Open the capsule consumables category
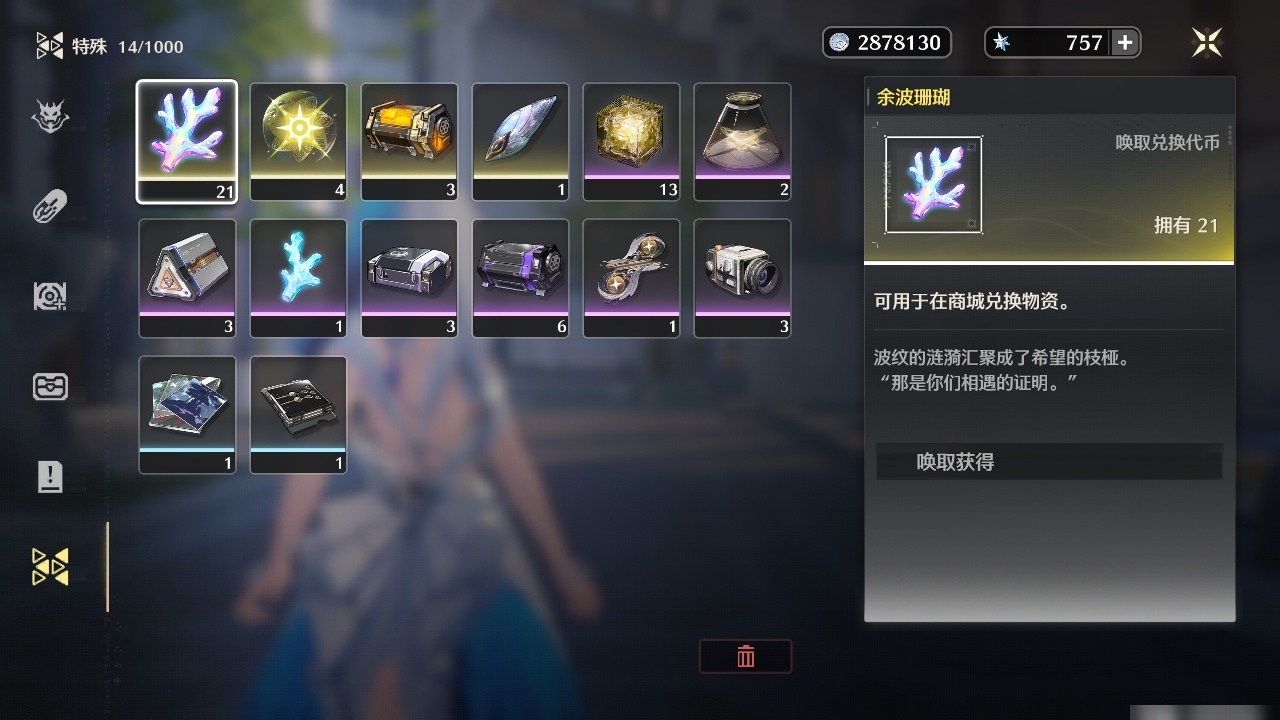Screen dimensions: 1280x720 tap(50, 205)
